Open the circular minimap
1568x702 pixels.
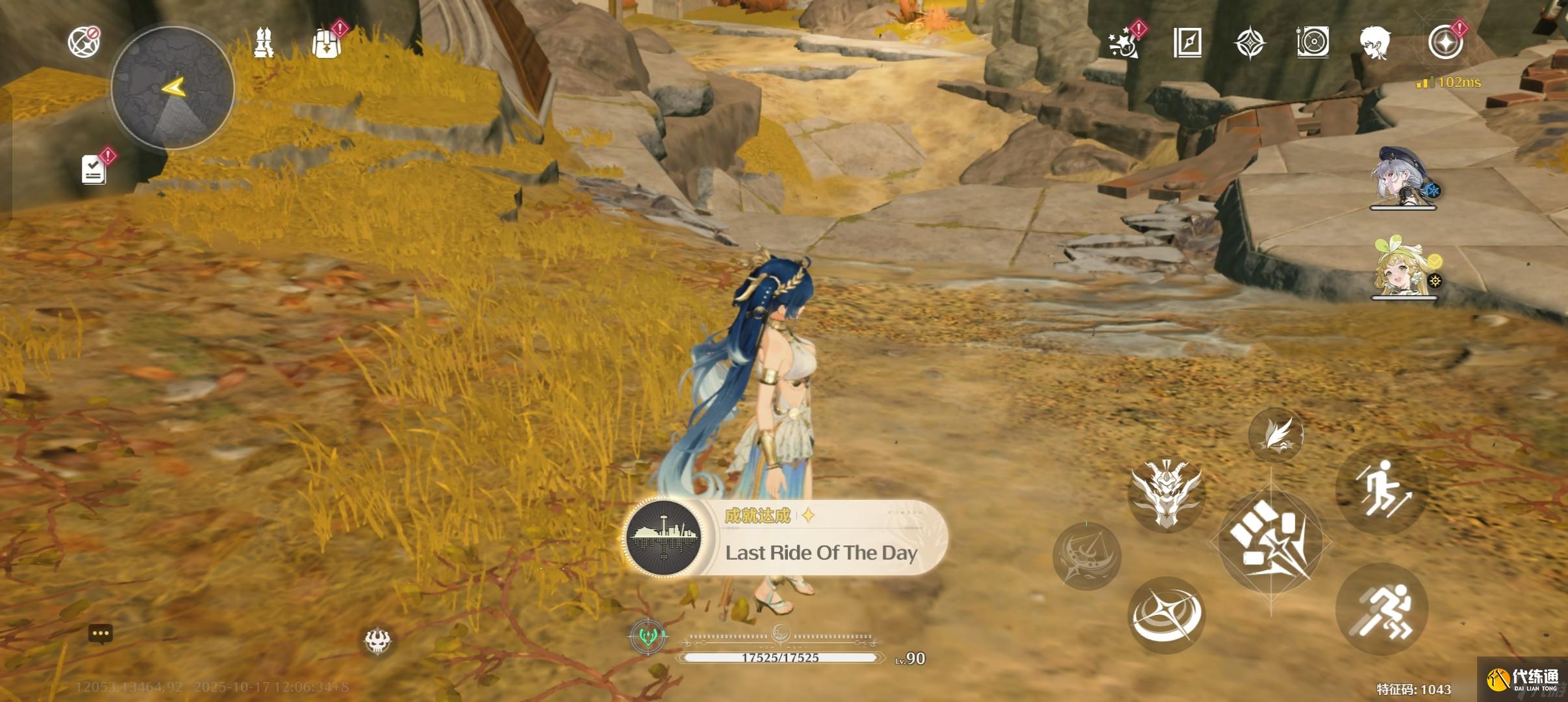(172, 88)
